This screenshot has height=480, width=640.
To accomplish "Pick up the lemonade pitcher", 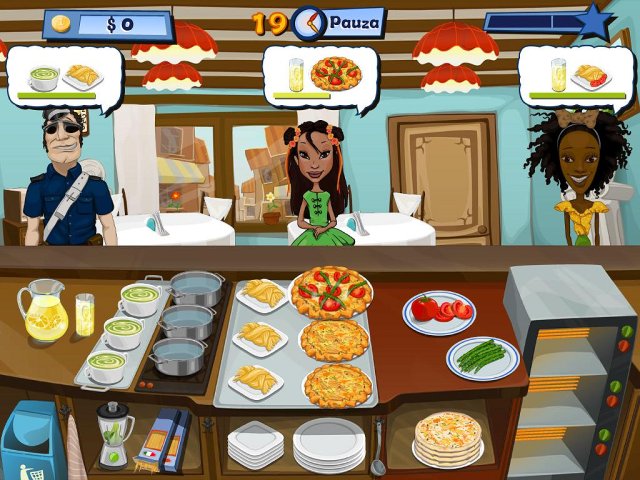I will 42,310.
